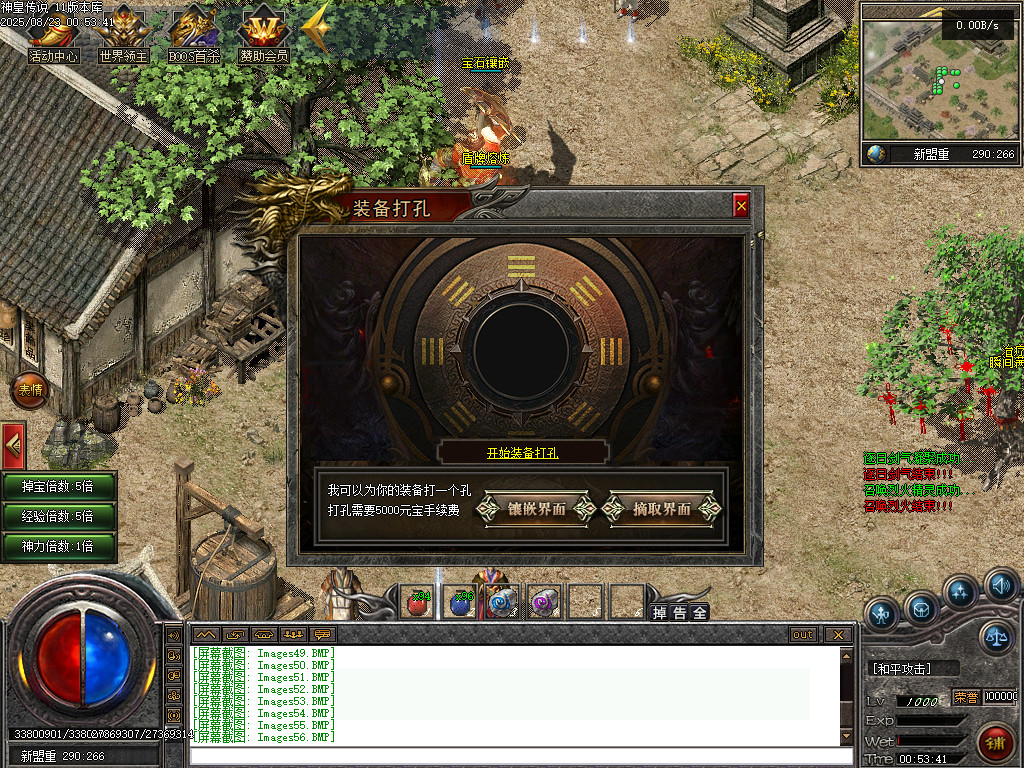The width and height of the screenshot is (1024, 768).
Task: Open the 赞助会员 menu
Action: point(264,35)
